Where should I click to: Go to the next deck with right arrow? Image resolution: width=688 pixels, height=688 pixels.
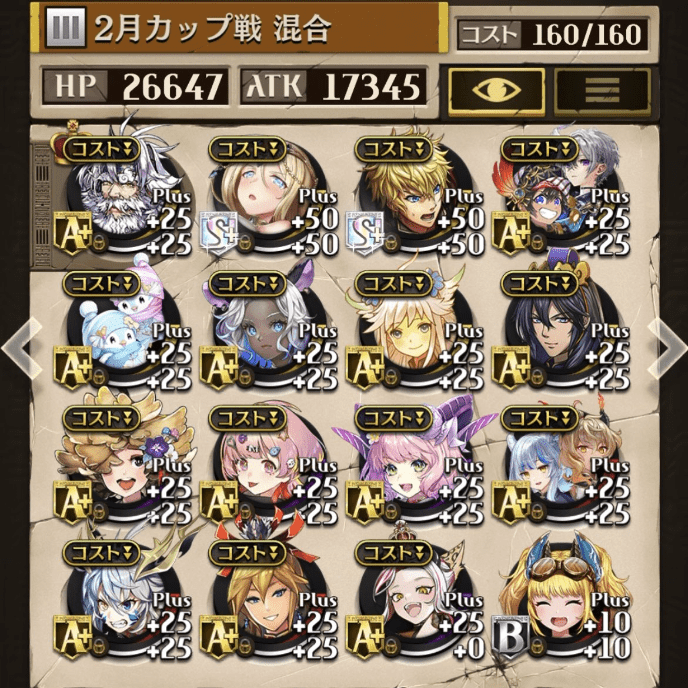coord(668,342)
